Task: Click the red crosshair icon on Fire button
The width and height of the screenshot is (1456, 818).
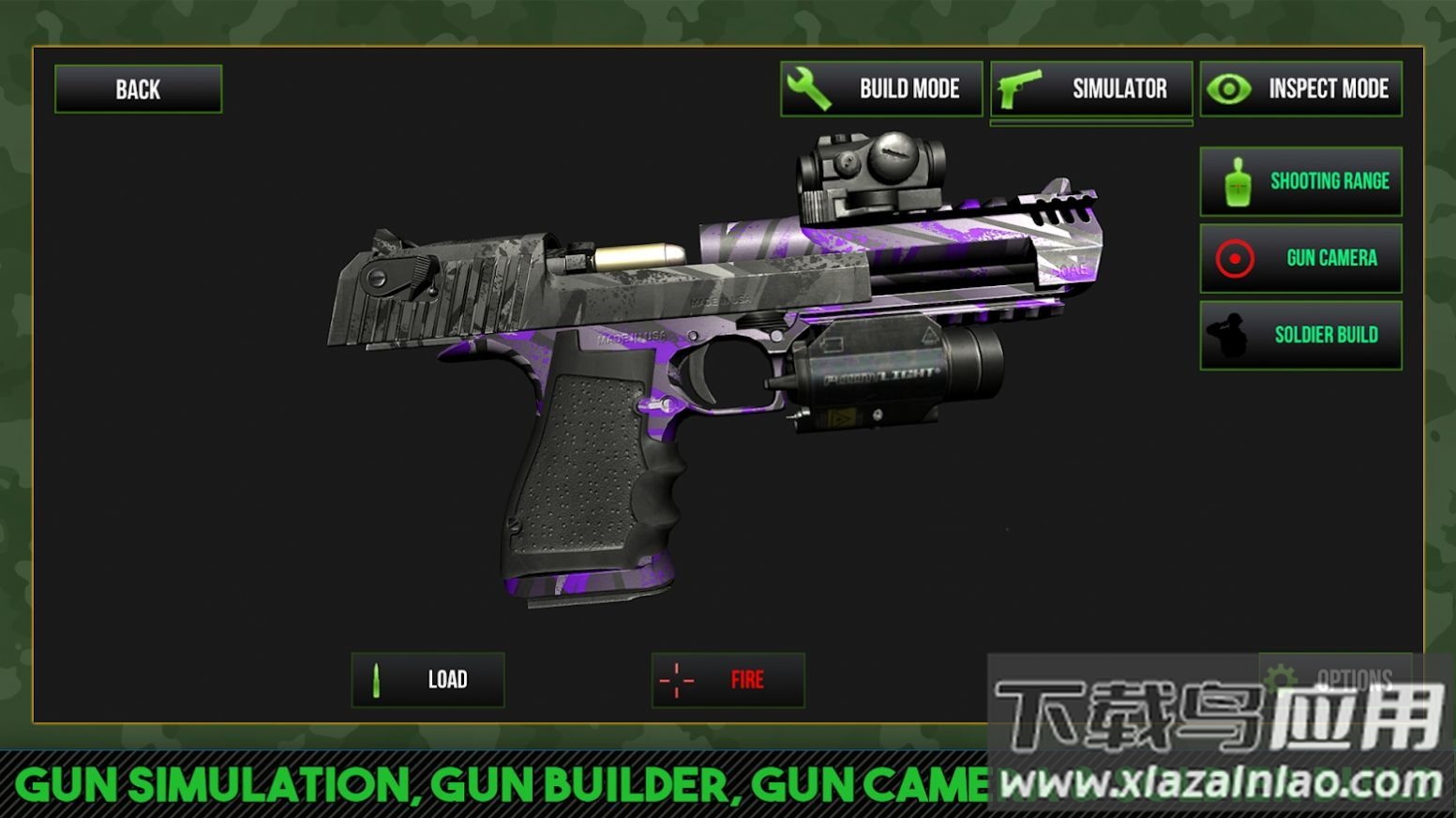Action: point(677,681)
